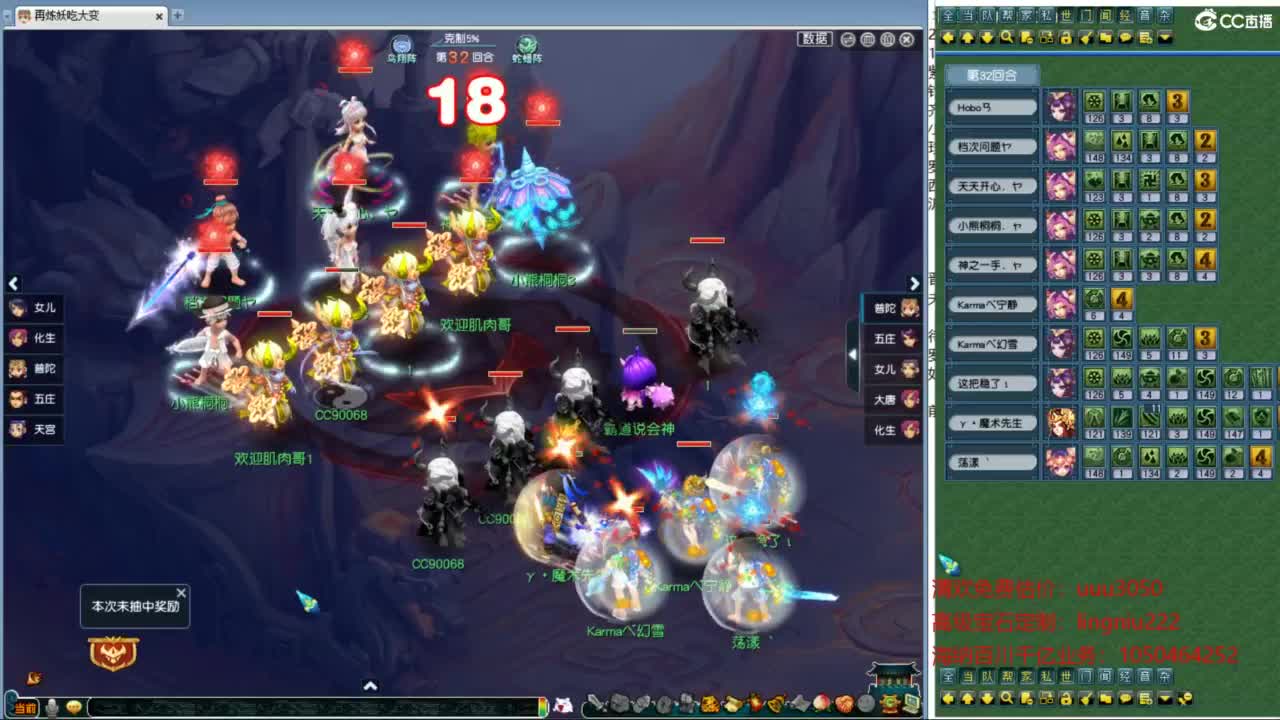Switch to the 世 chat channel tab
Viewport: 1280px width, 720px height.
click(1067, 15)
